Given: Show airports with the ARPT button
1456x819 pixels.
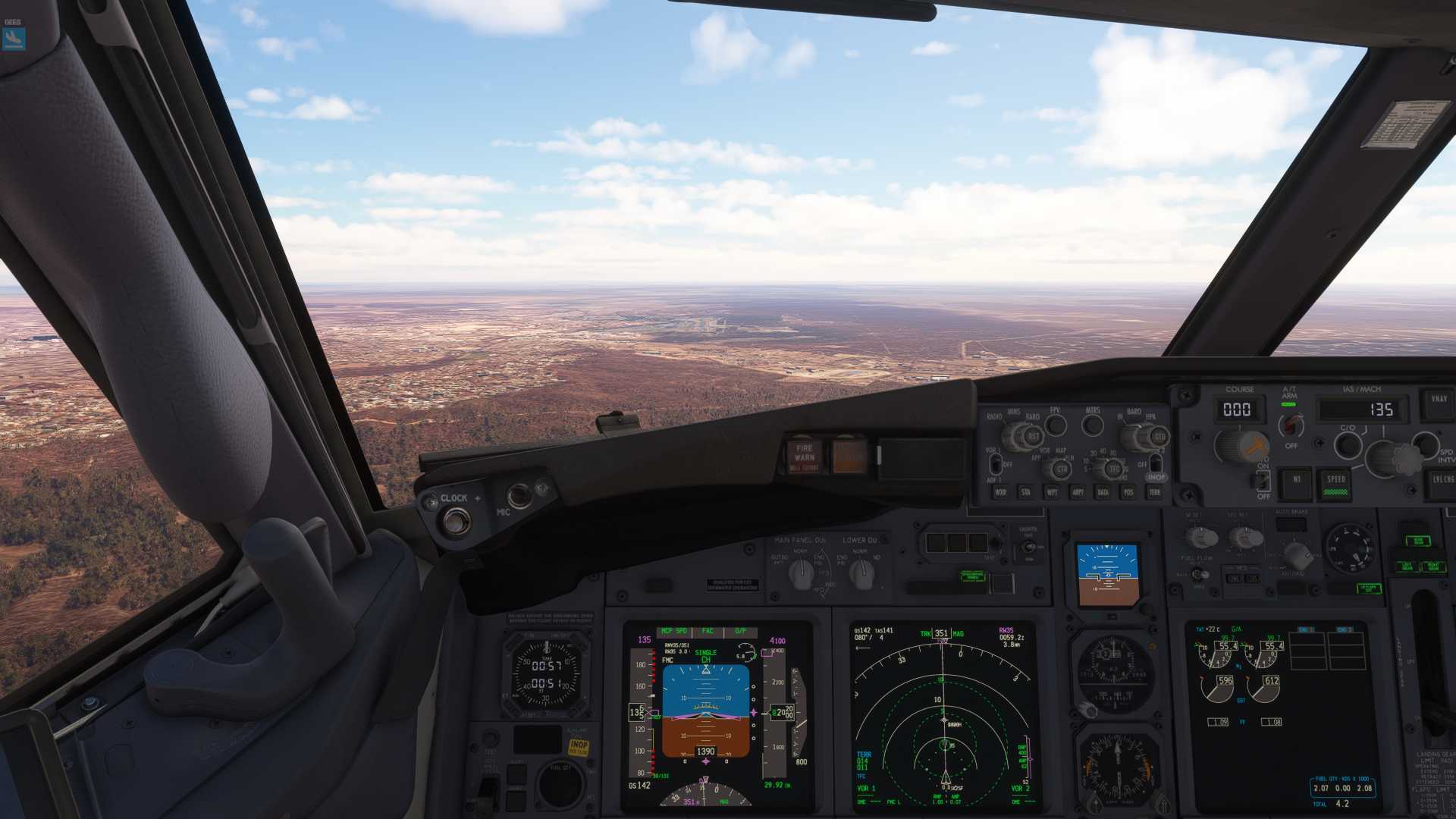Looking at the screenshot, I should point(1078,492).
